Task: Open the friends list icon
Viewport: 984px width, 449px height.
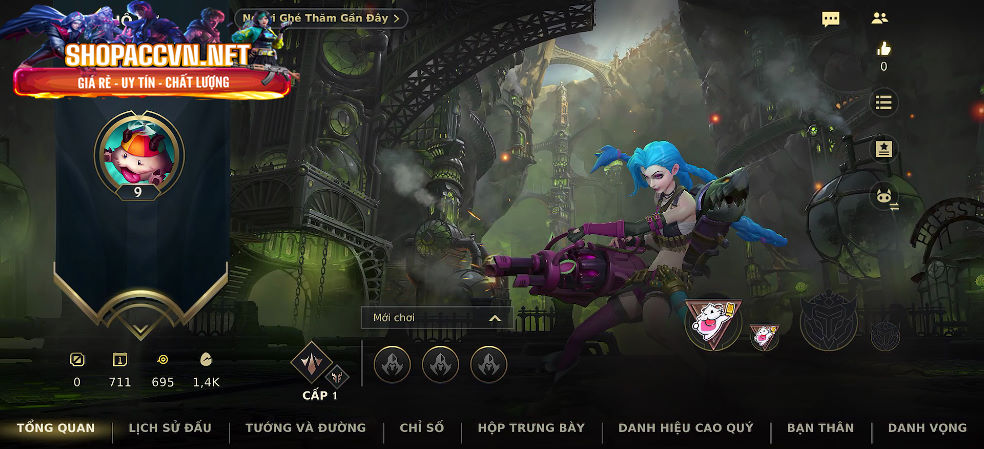Action: (x=880, y=18)
